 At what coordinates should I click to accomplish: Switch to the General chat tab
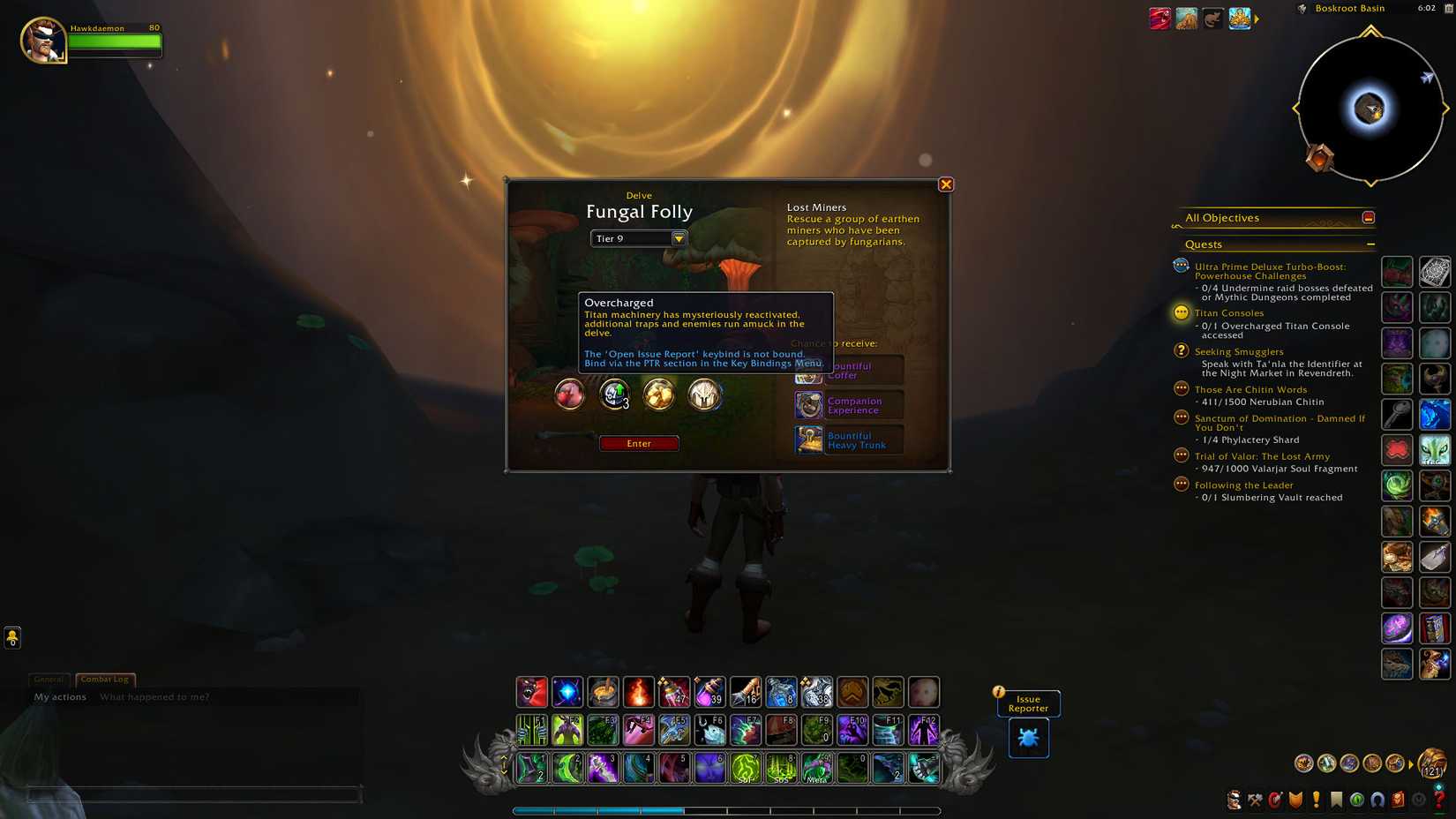49,680
